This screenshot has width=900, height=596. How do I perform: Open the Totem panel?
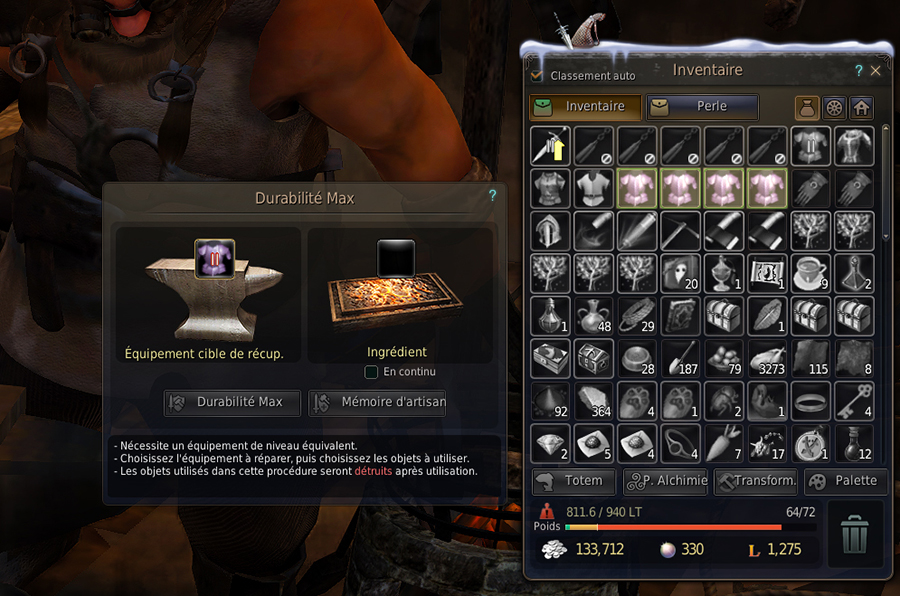(574, 480)
